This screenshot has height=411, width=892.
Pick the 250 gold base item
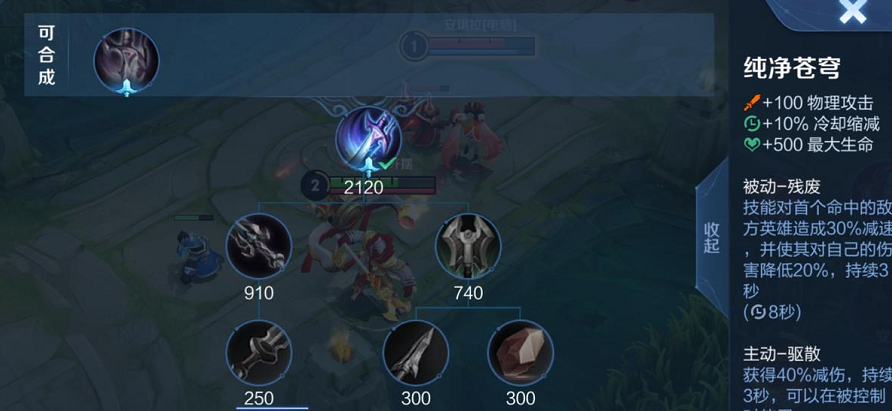pyautogui.click(x=259, y=354)
